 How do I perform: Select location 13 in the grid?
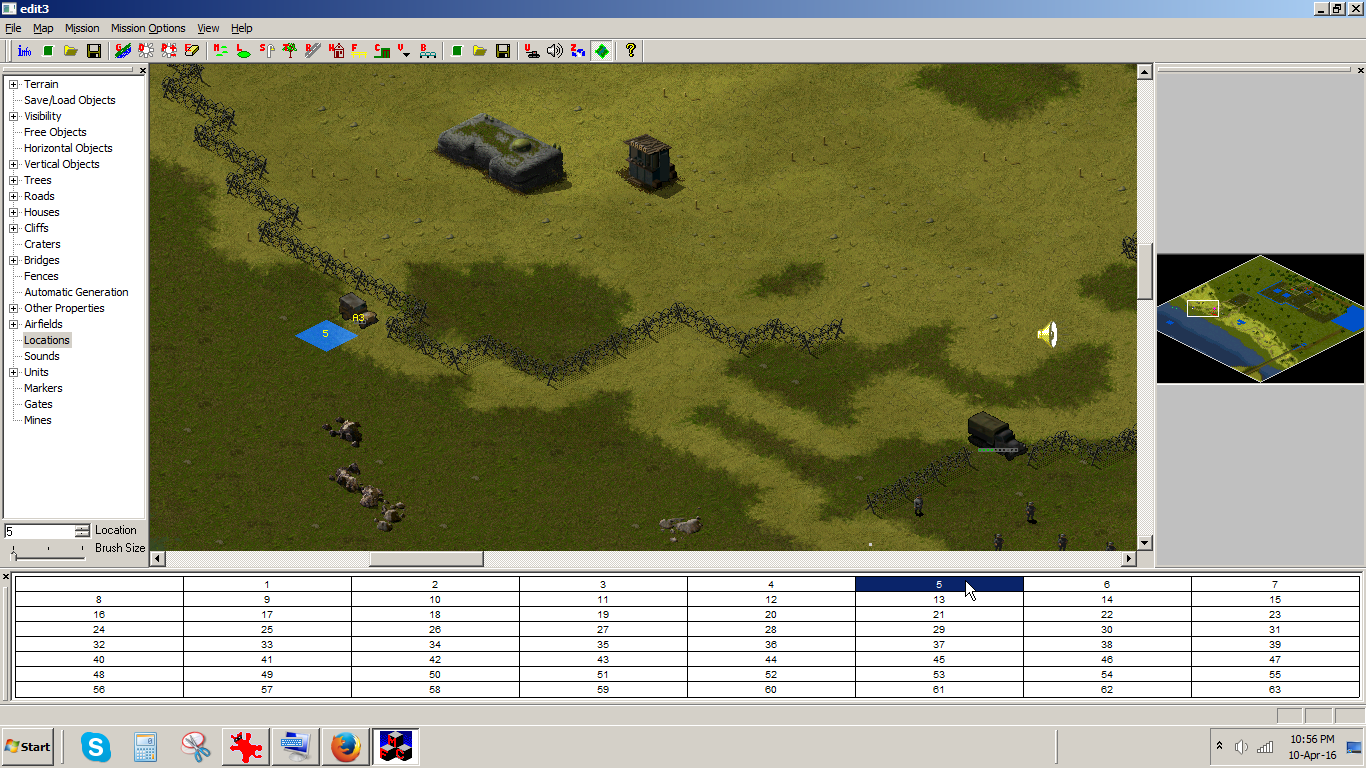938,600
